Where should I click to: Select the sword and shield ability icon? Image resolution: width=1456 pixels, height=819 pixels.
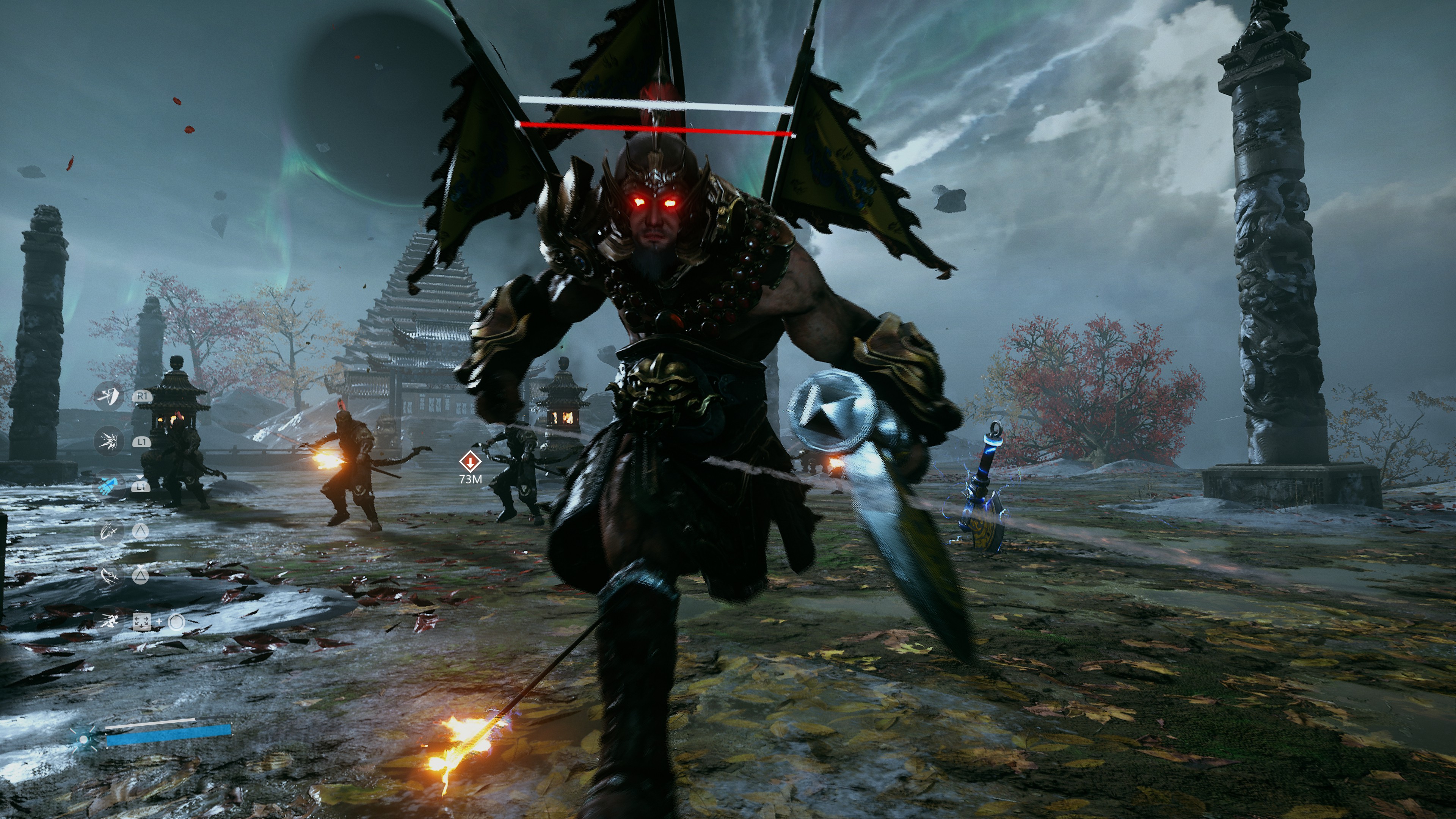pyautogui.click(x=108, y=396)
